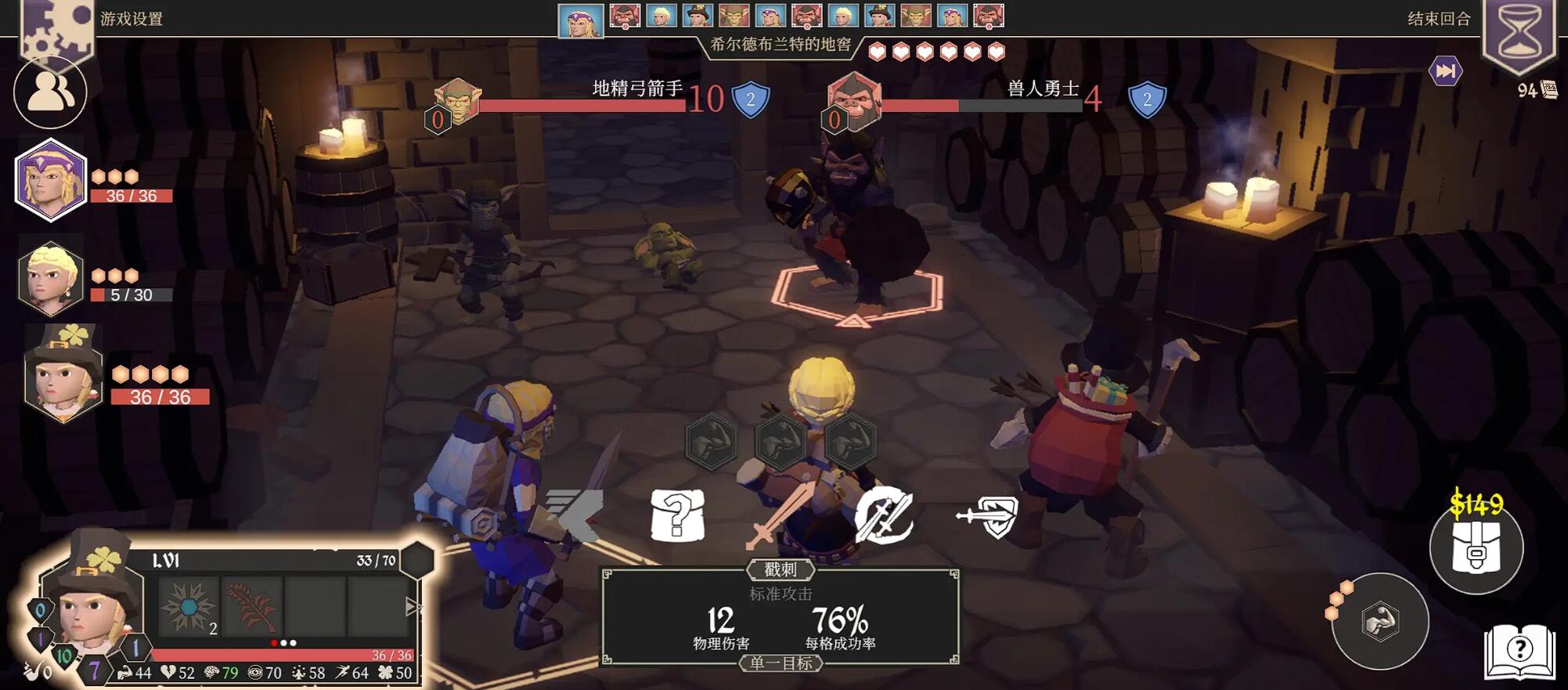Select the purple-hooded hero portrait

[50, 179]
